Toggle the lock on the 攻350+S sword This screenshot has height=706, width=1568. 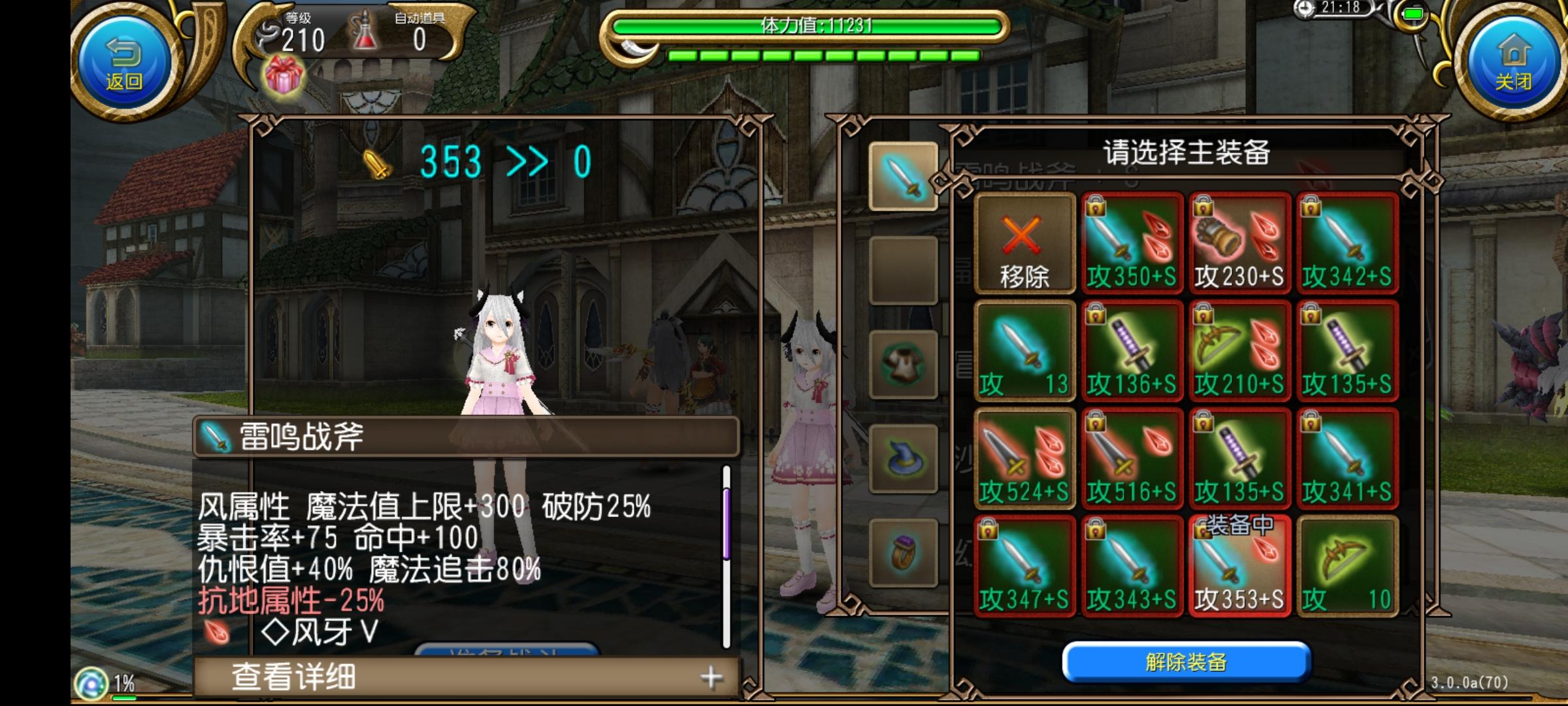point(1096,208)
